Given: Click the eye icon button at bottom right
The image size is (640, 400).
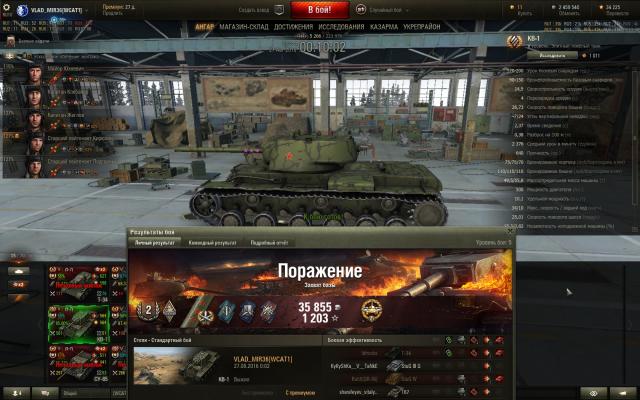Looking at the screenshot, I should point(594,392).
